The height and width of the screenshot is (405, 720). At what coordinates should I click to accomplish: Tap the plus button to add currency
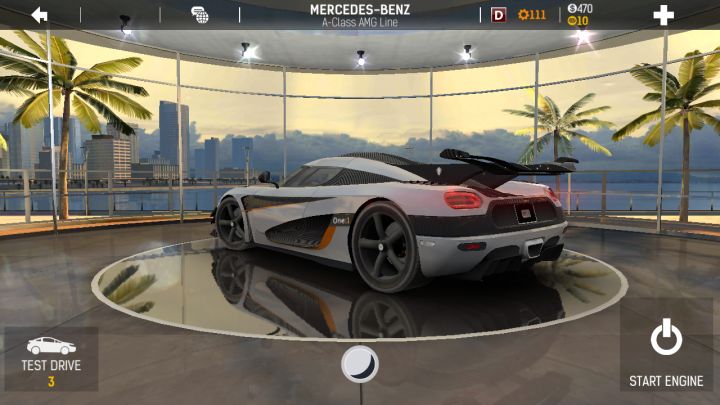click(x=663, y=15)
